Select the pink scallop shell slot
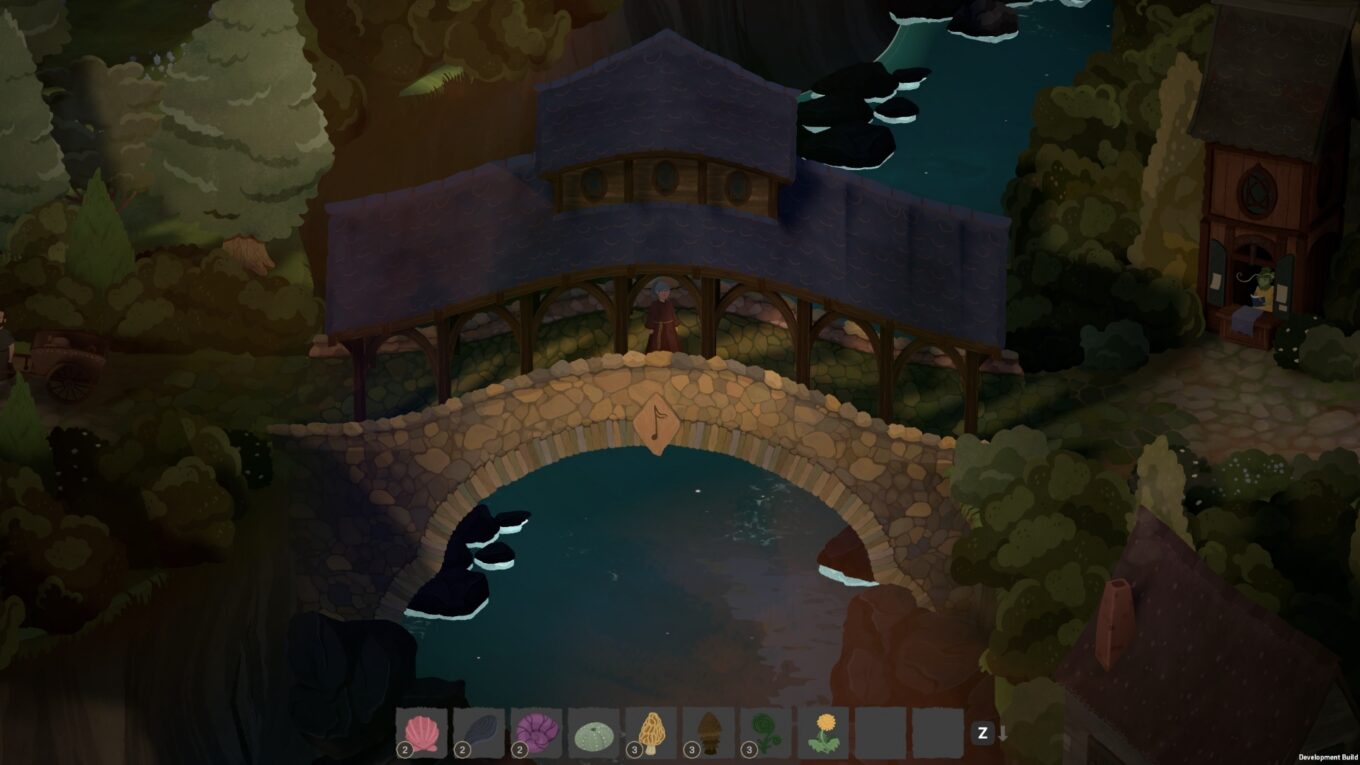The width and height of the screenshot is (1360, 765). [x=421, y=733]
